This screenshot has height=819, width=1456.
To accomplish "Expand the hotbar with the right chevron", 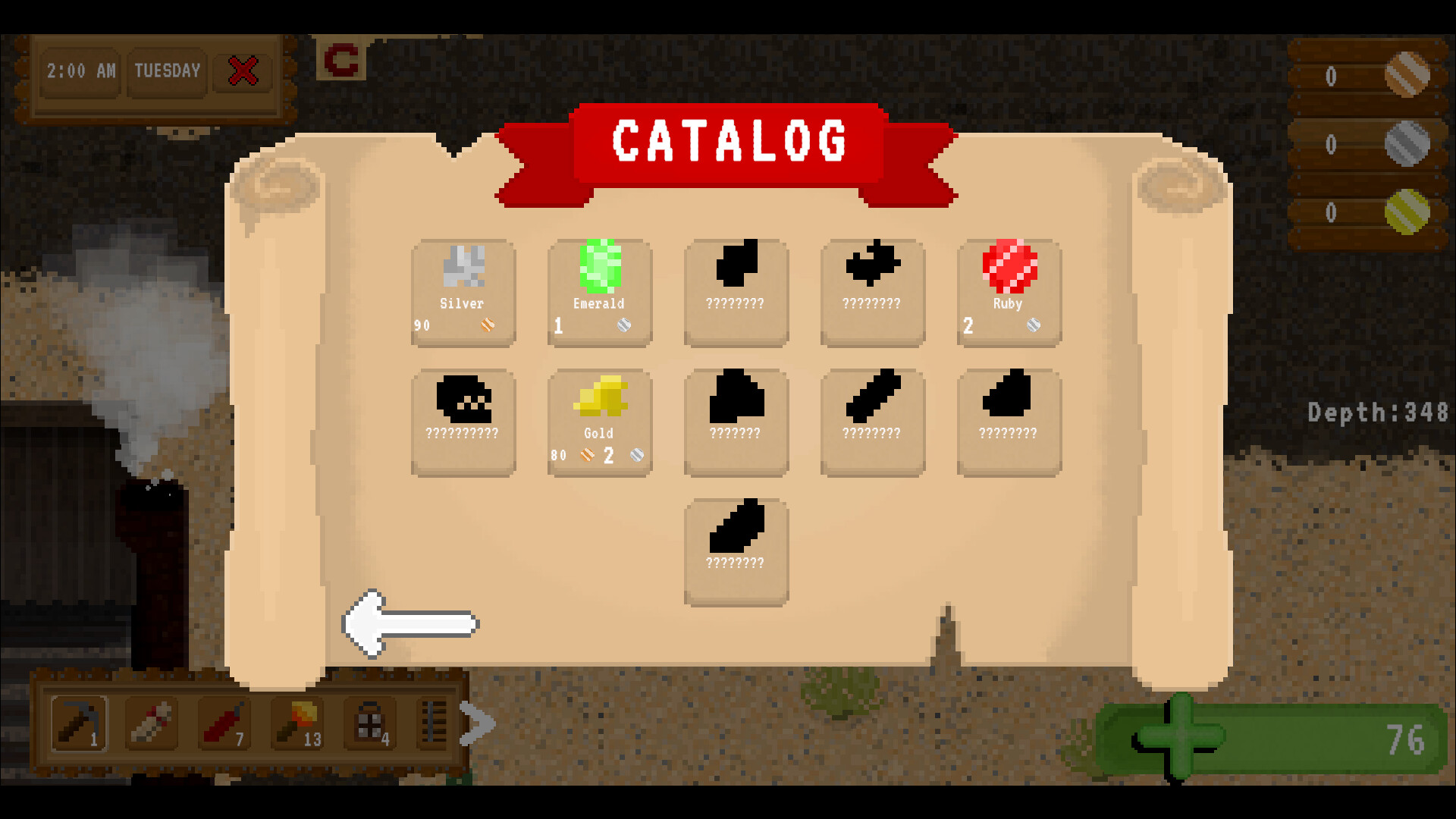I will pos(478,724).
